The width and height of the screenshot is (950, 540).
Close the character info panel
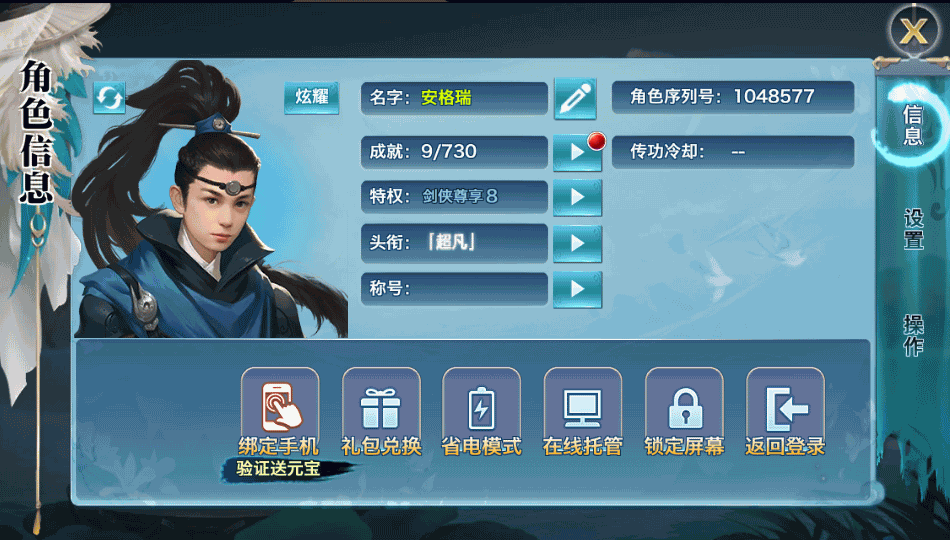coord(912,31)
